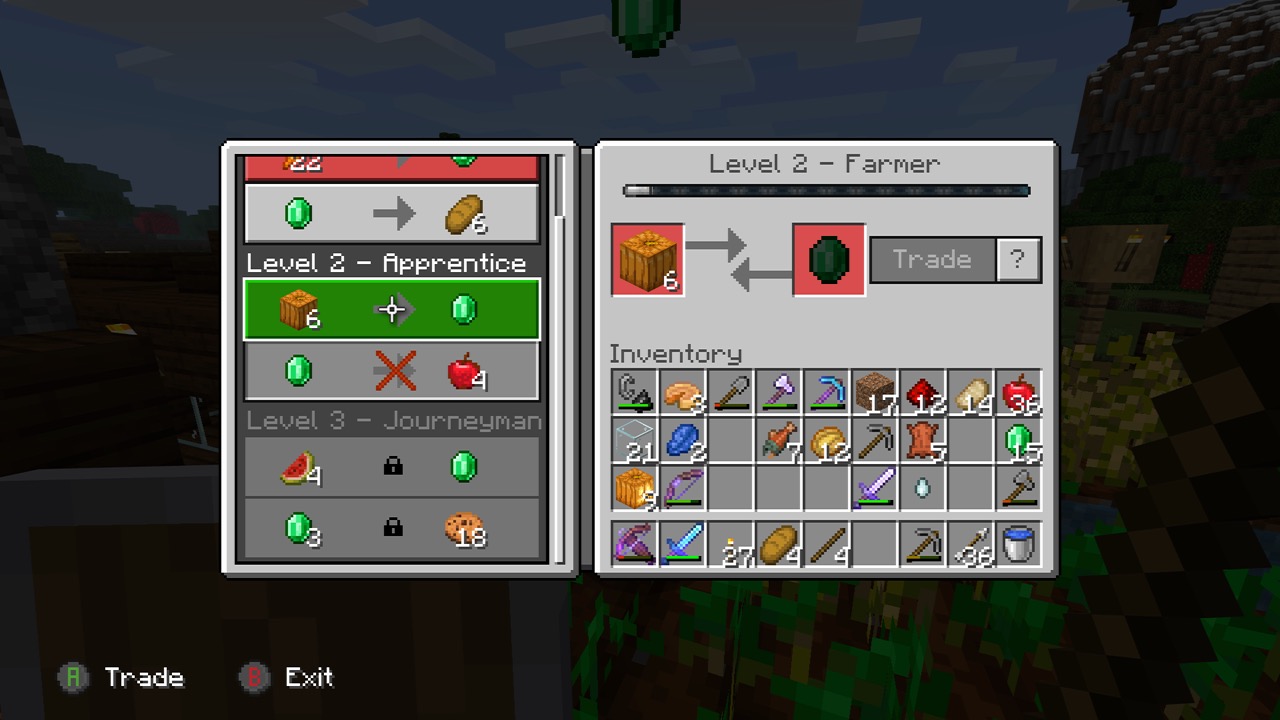Click the locked melon for emerald trade
The image size is (1280, 720).
(391, 467)
